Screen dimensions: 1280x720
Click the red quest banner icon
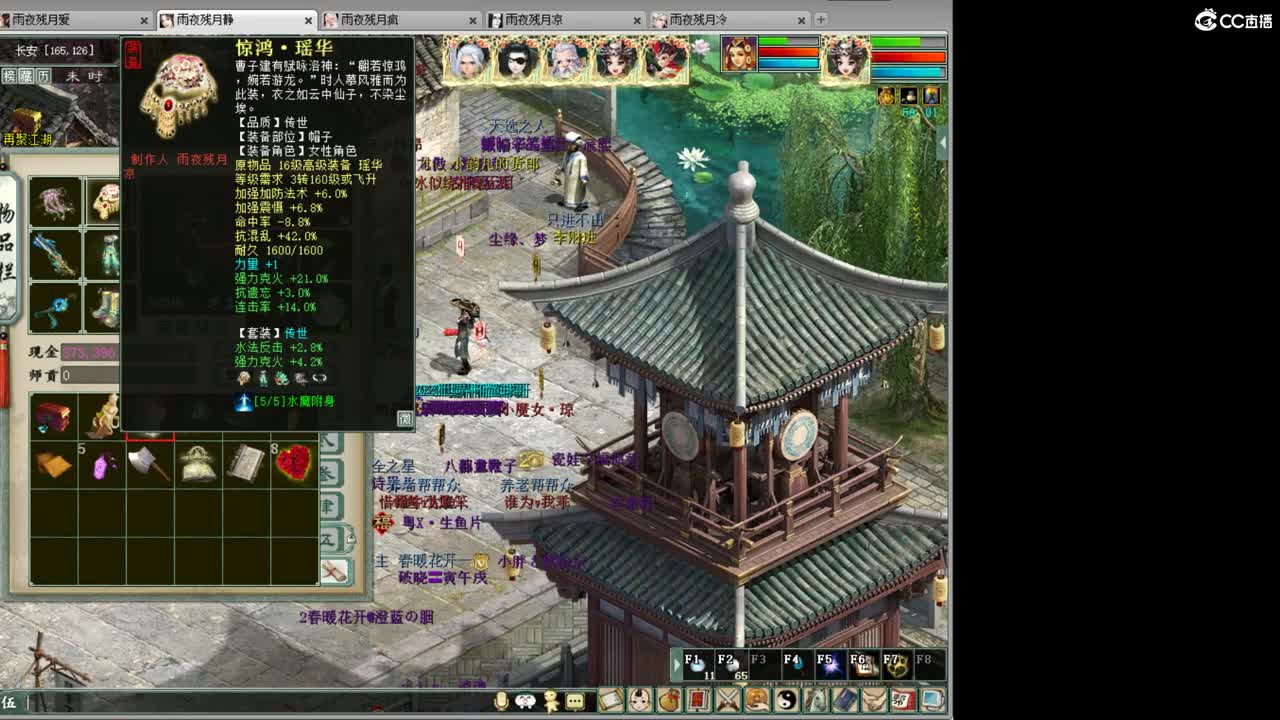click(698, 700)
